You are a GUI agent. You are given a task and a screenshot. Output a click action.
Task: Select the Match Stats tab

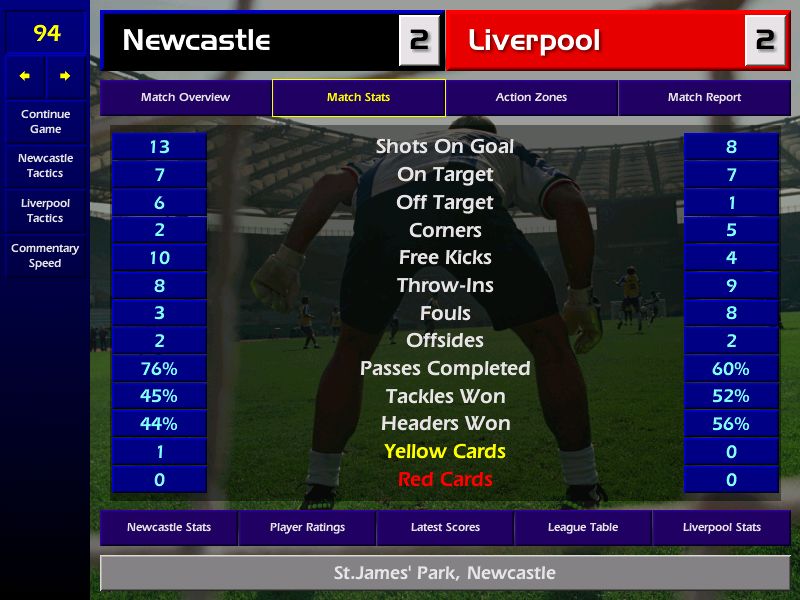358,98
